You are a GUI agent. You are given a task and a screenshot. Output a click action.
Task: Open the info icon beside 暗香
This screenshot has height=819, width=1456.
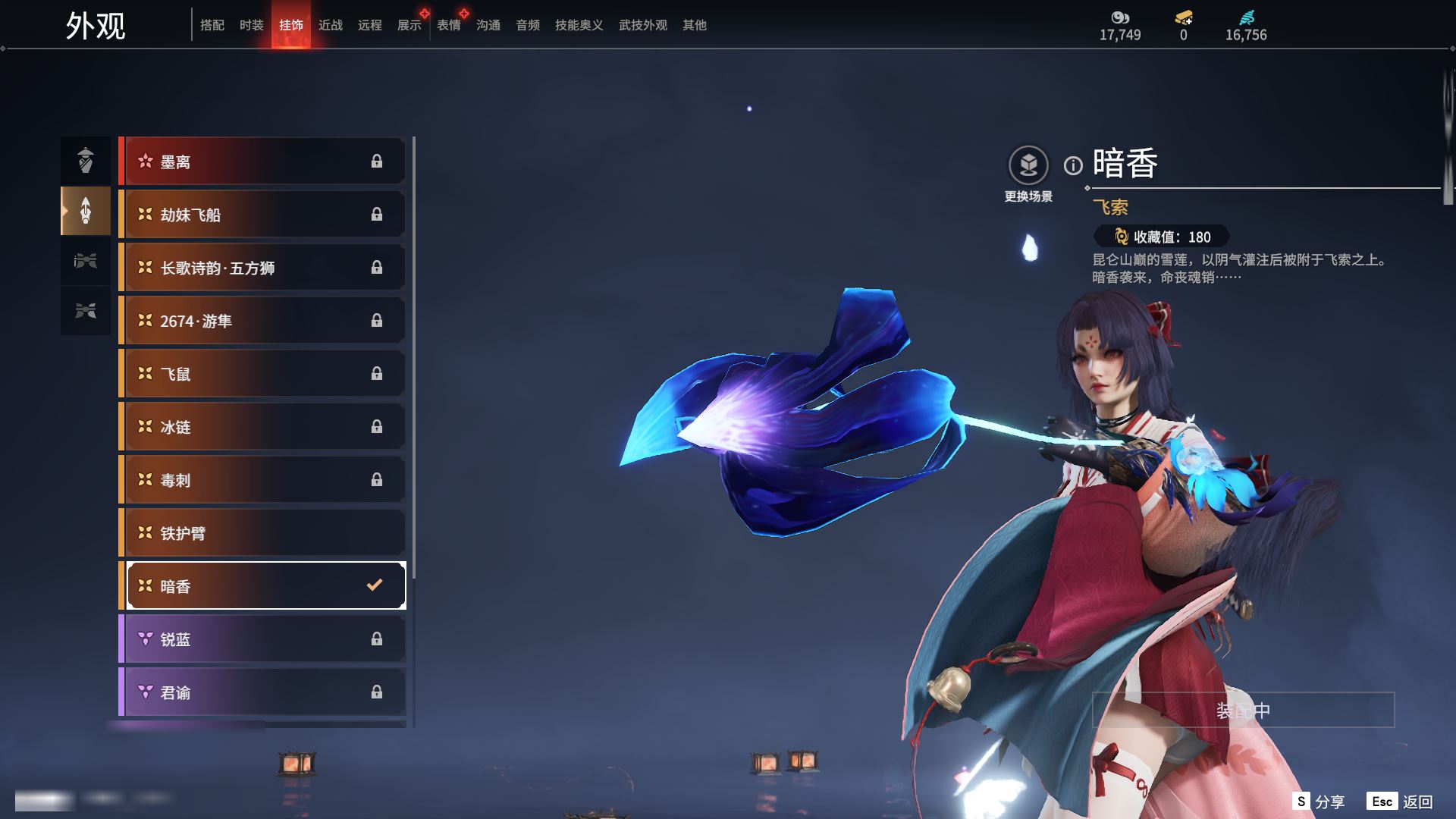click(x=1073, y=165)
